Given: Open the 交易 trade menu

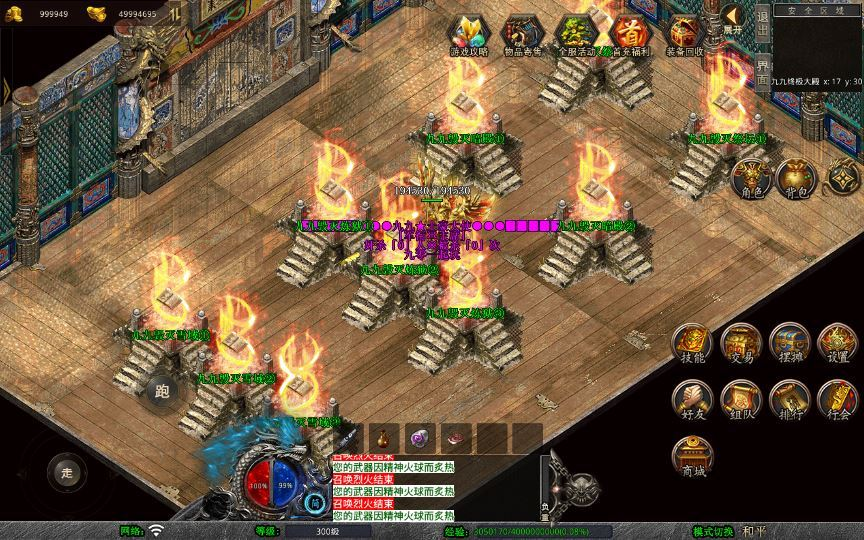Looking at the screenshot, I should (x=741, y=343).
